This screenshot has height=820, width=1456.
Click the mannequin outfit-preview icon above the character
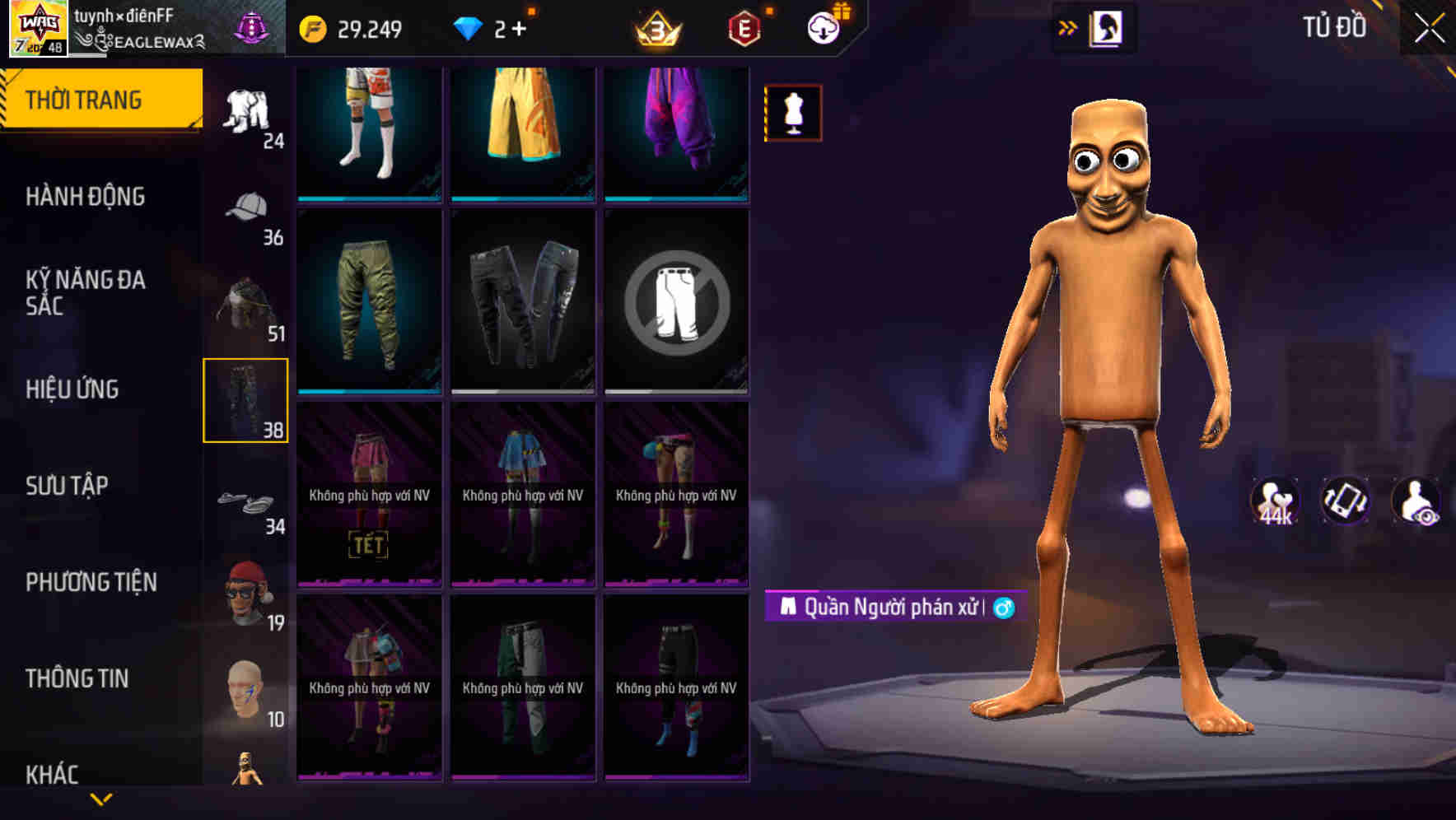791,112
